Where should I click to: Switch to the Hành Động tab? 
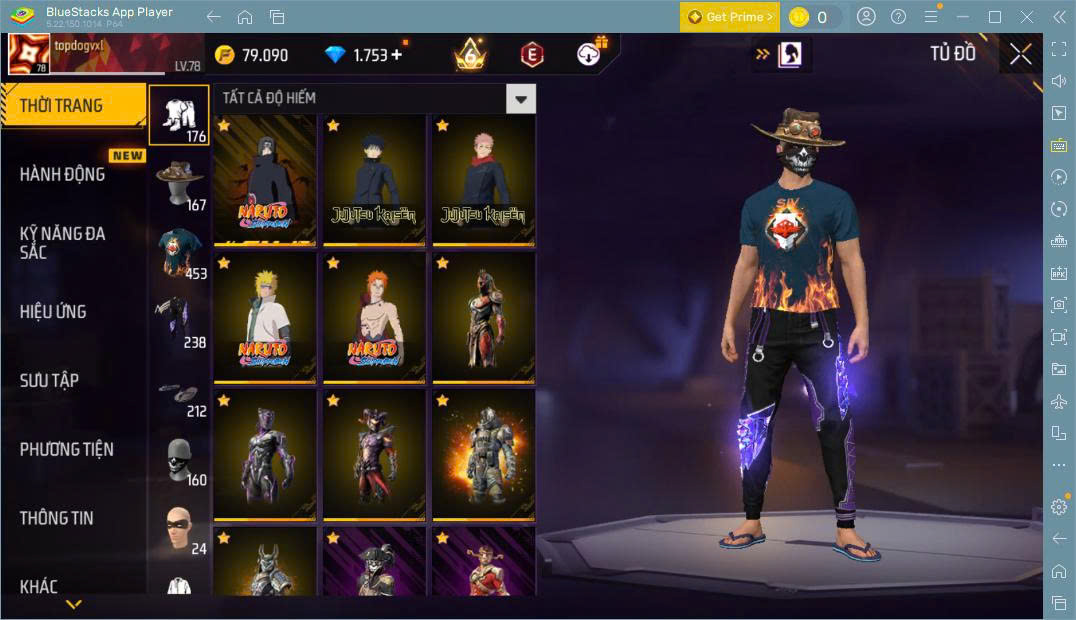pos(62,174)
